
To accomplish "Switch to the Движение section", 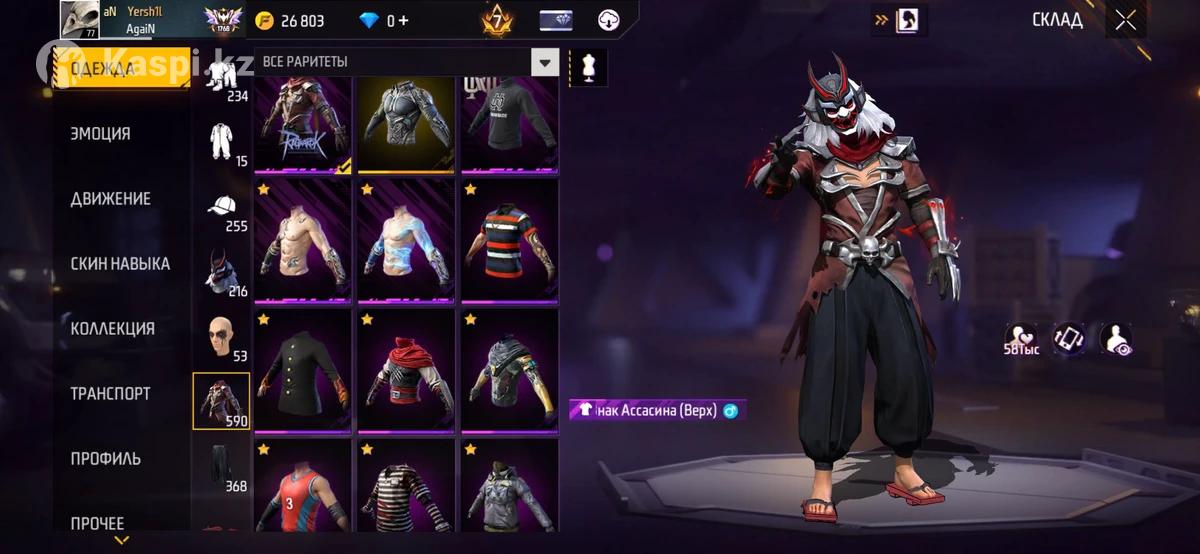I will pyautogui.click(x=110, y=198).
